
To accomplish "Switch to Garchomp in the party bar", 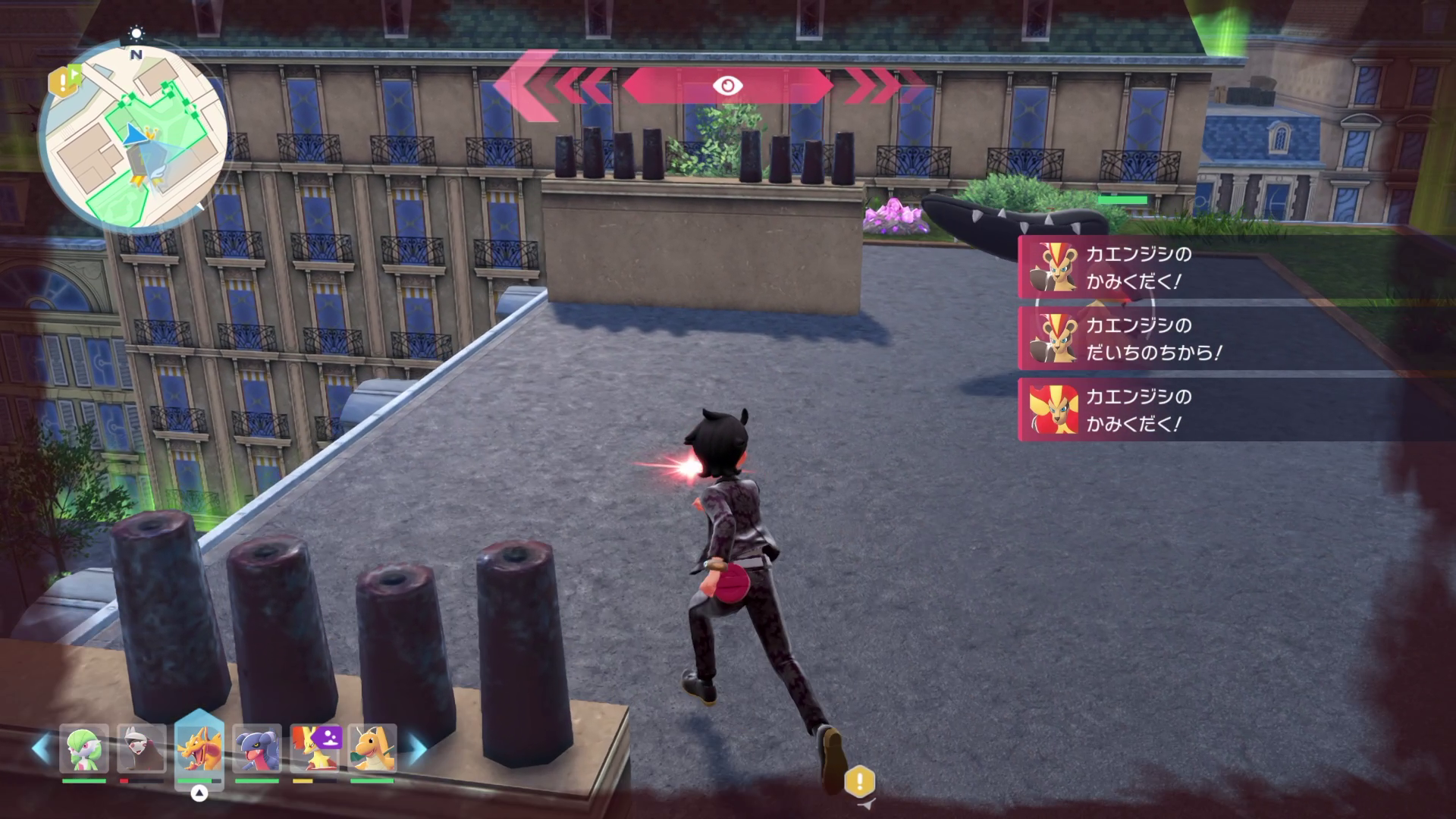I will point(256,748).
